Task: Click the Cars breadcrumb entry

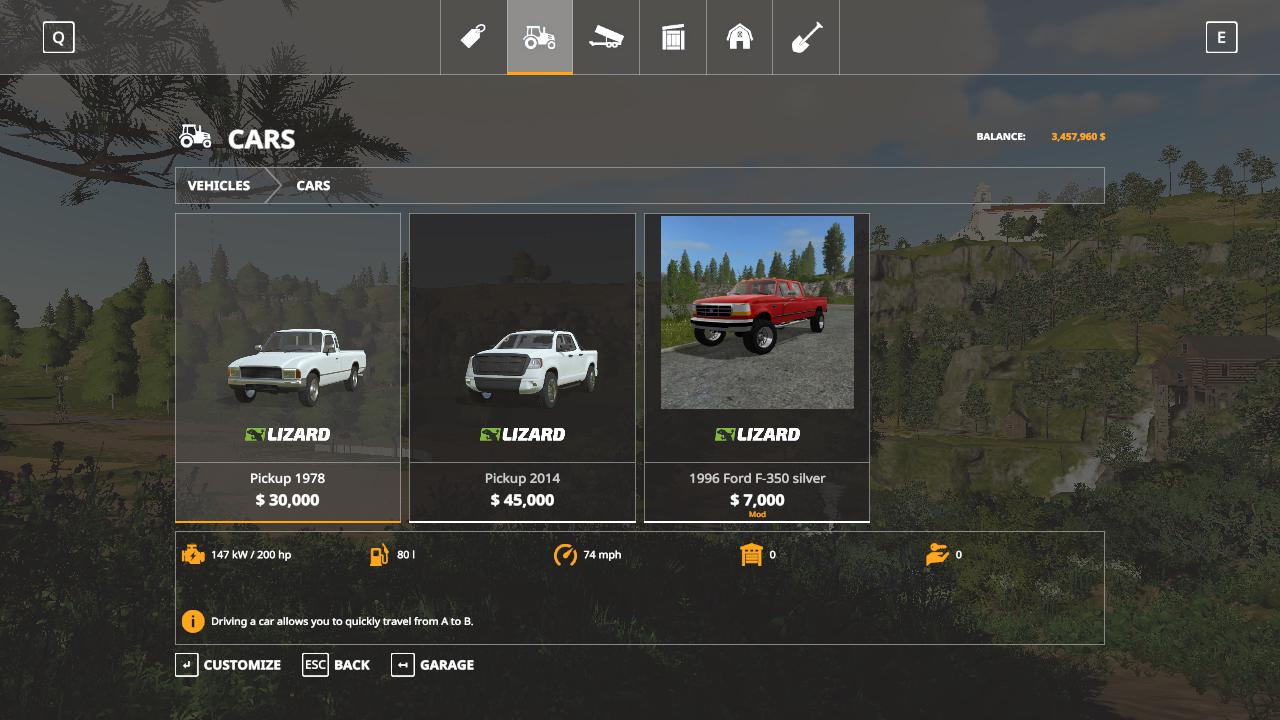Action: pyautogui.click(x=313, y=186)
